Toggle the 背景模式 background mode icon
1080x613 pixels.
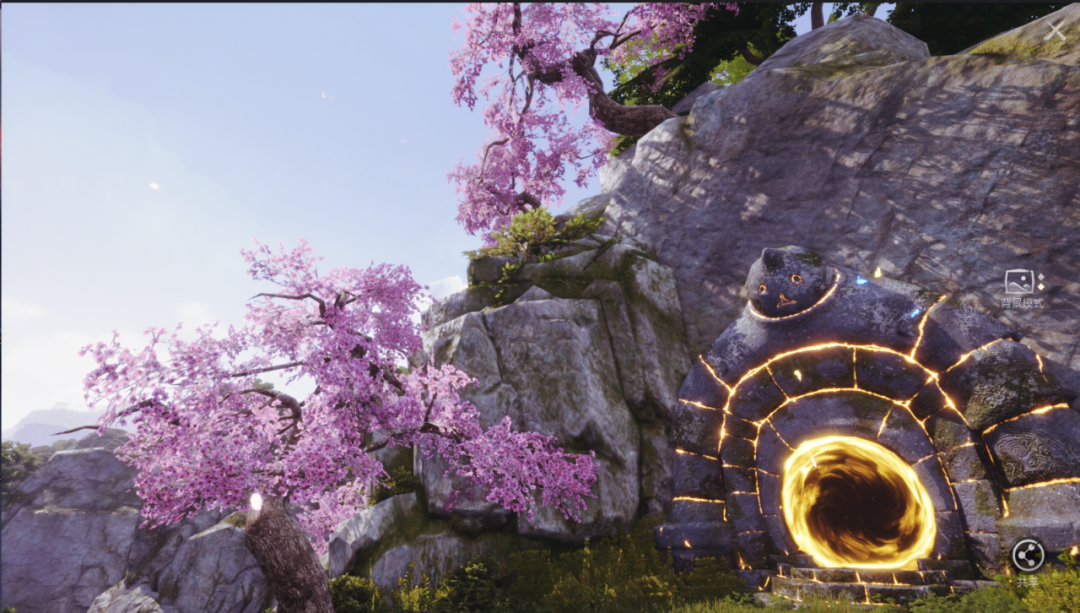(1022, 282)
